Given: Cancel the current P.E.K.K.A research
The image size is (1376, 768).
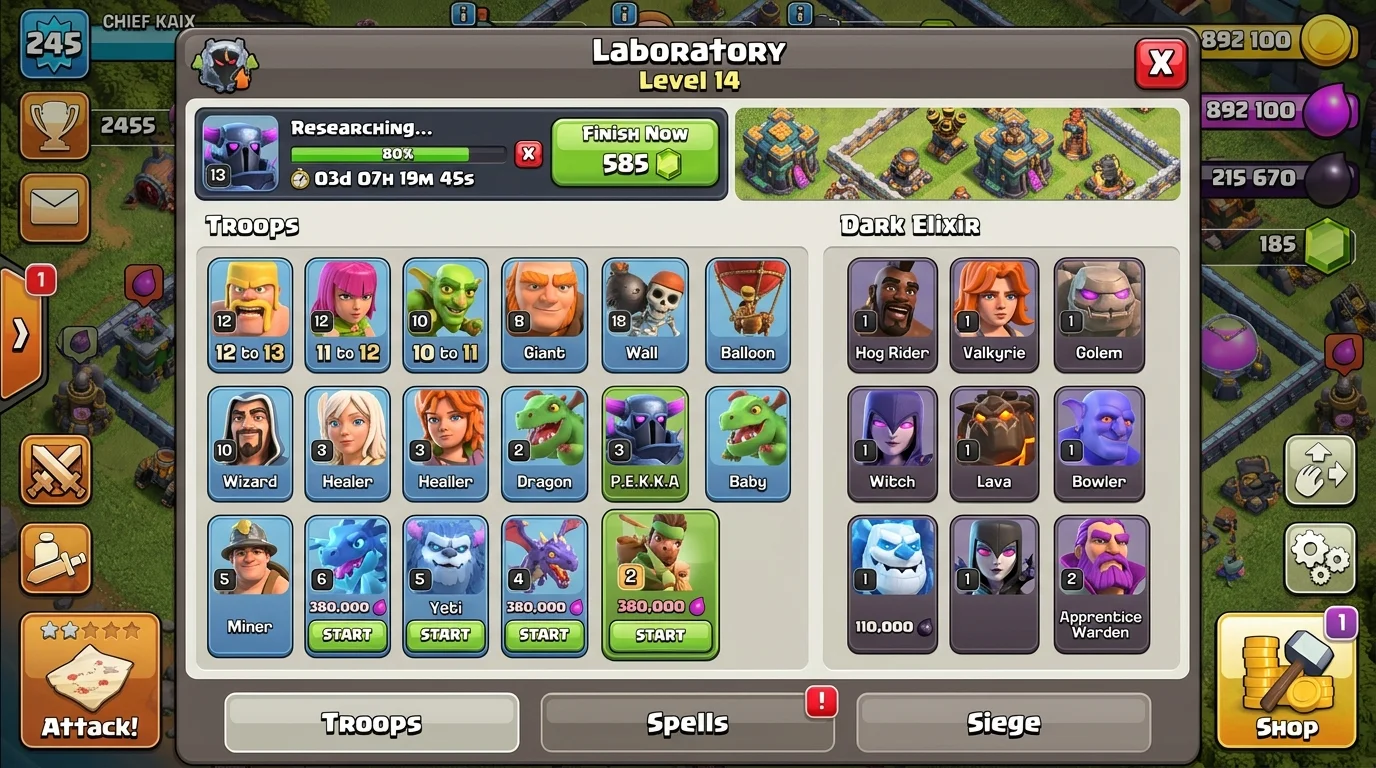Looking at the screenshot, I should pos(528,155).
